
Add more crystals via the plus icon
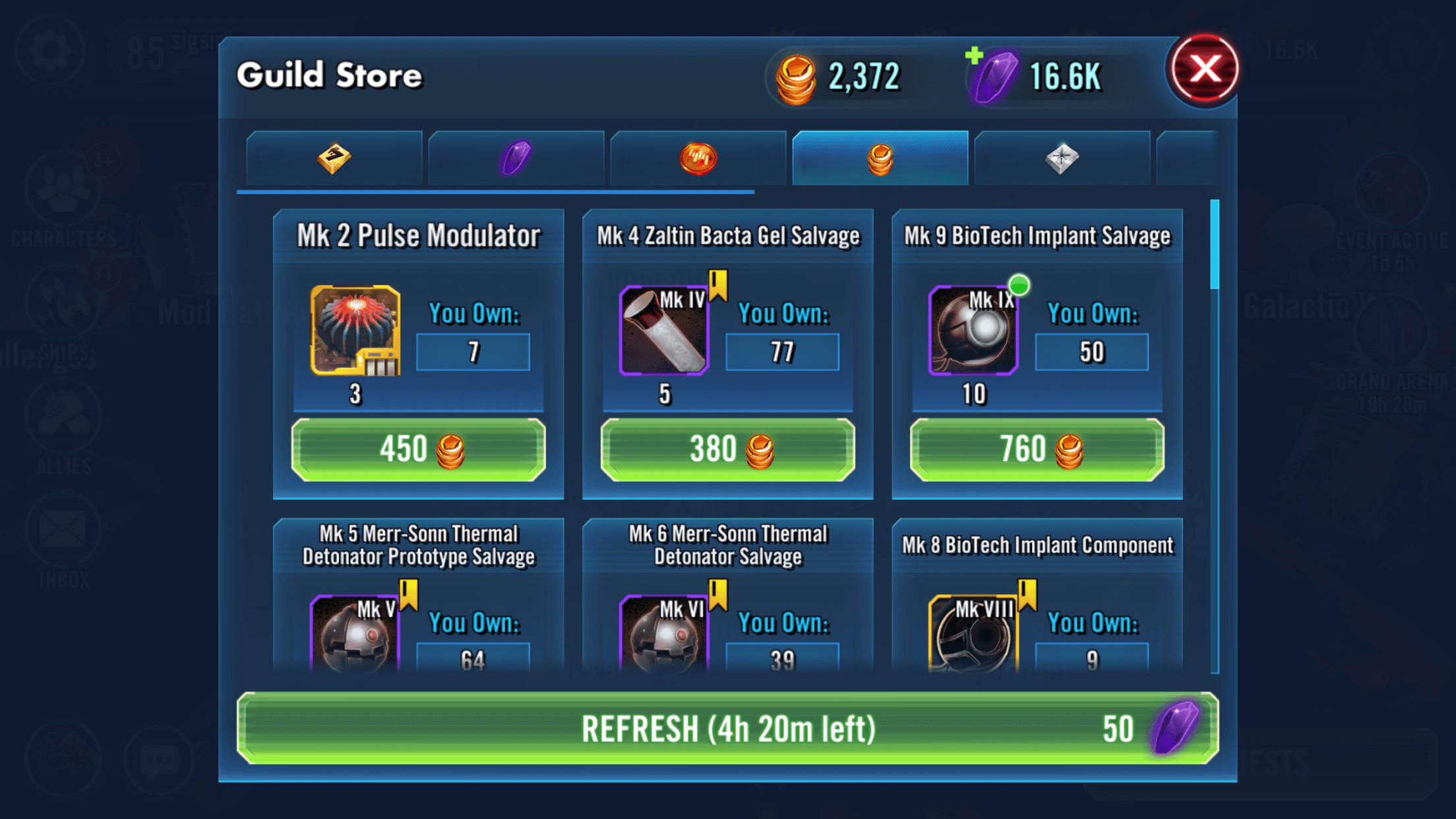point(974,56)
